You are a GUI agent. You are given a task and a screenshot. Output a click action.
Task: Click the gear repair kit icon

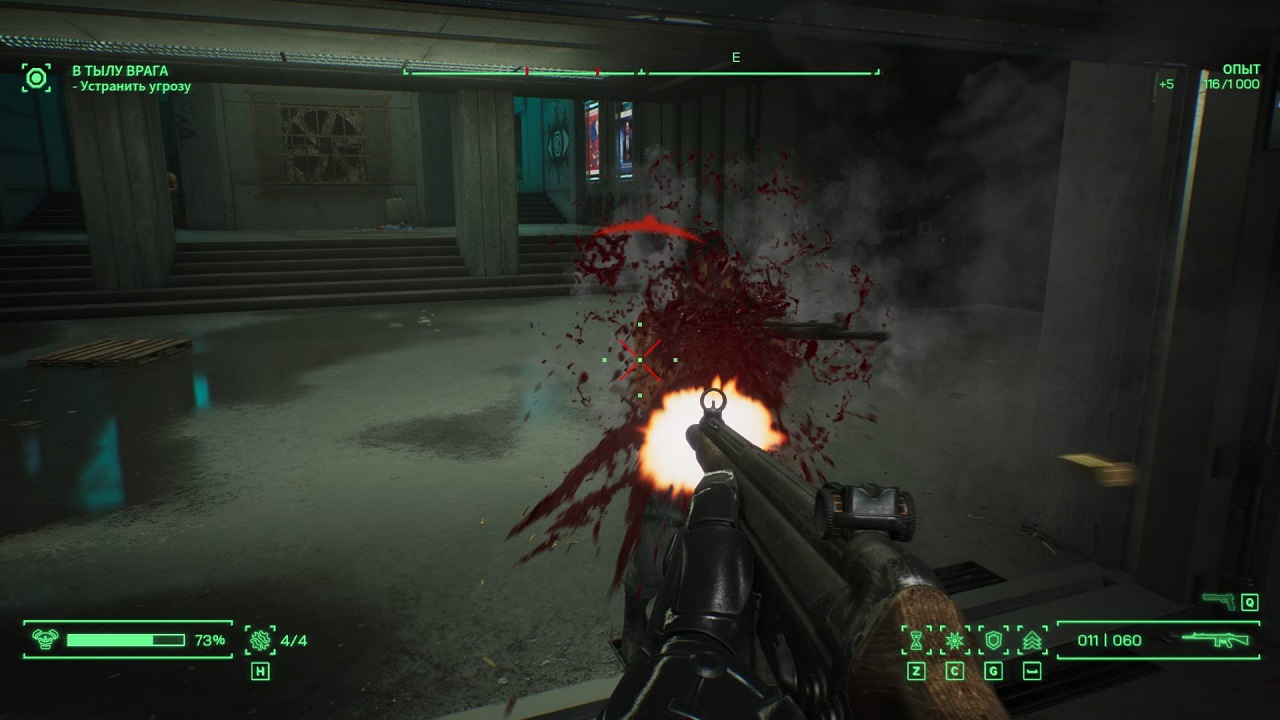click(x=260, y=640)
